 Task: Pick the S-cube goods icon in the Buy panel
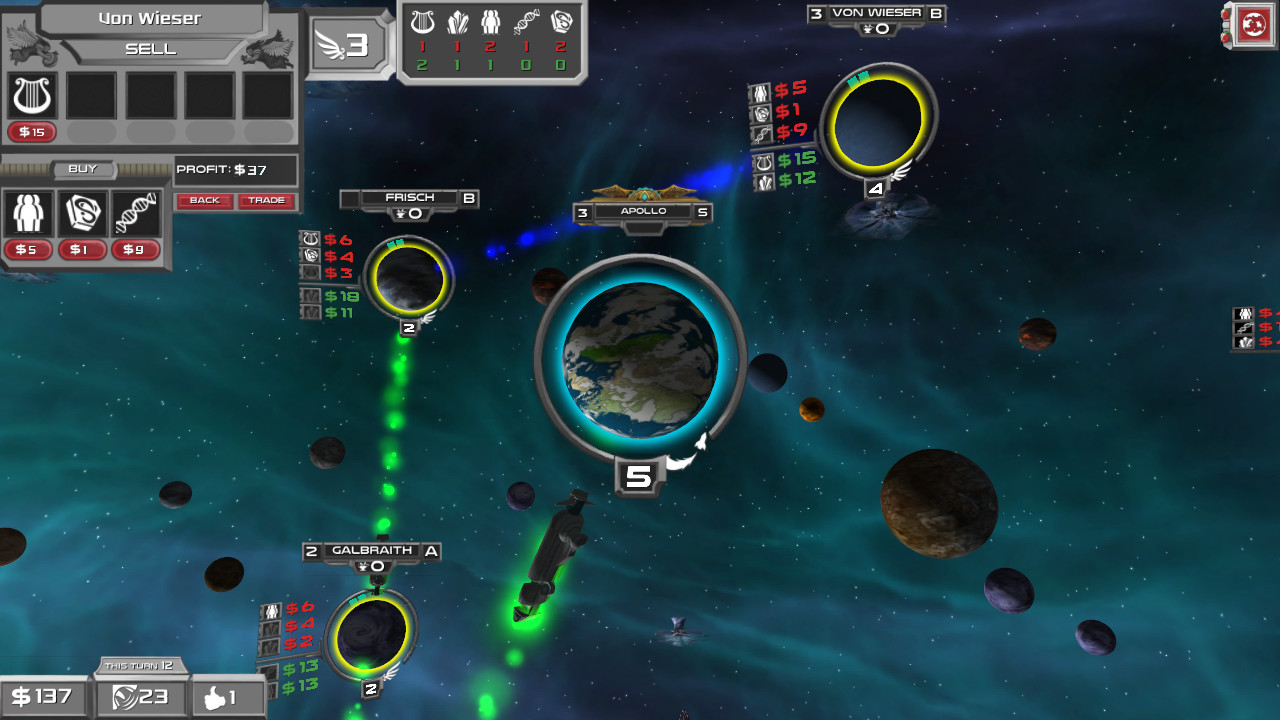pyautogui.click(x=82, y=213)
